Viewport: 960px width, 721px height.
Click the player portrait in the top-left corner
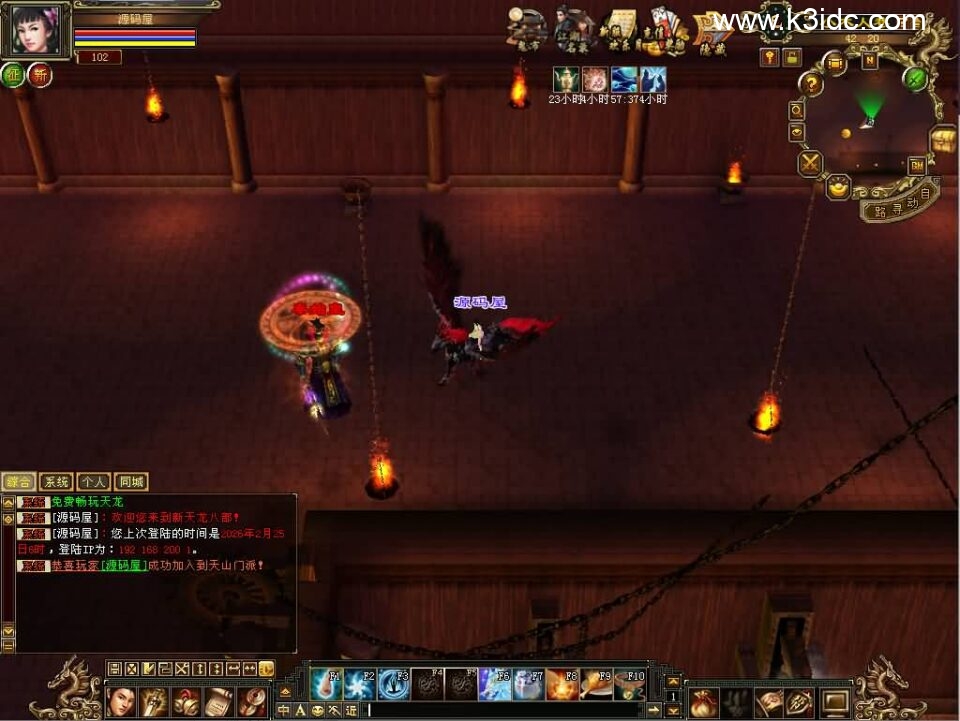point(35,32)
